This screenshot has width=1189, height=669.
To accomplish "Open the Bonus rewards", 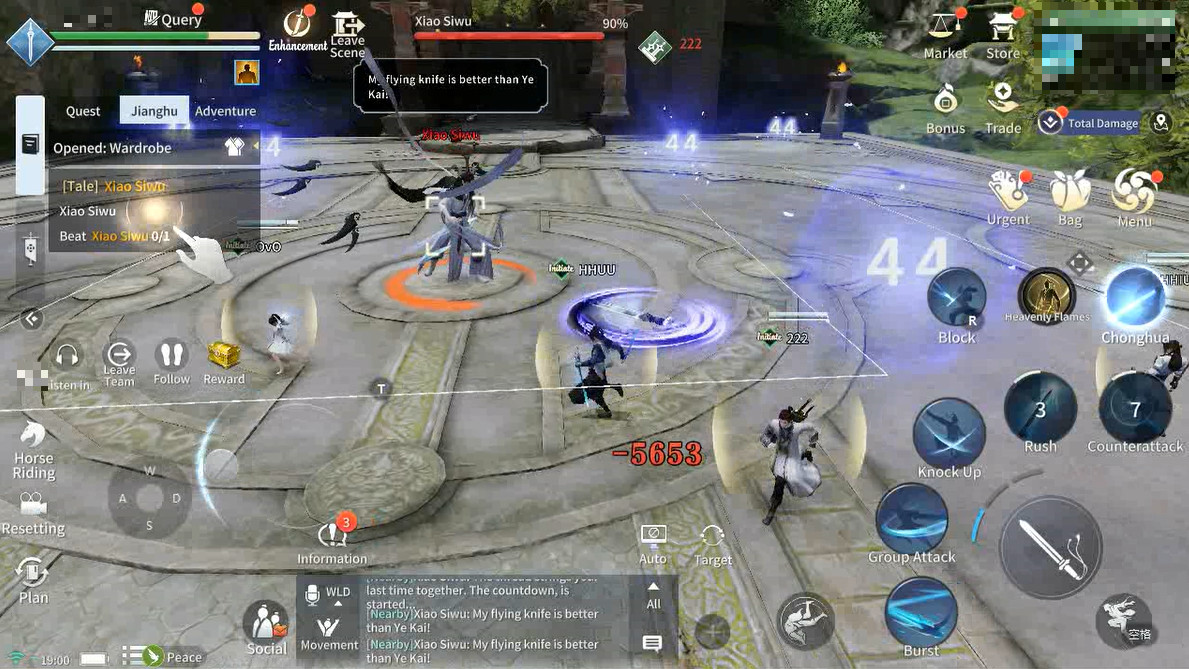I will (945, 106).
